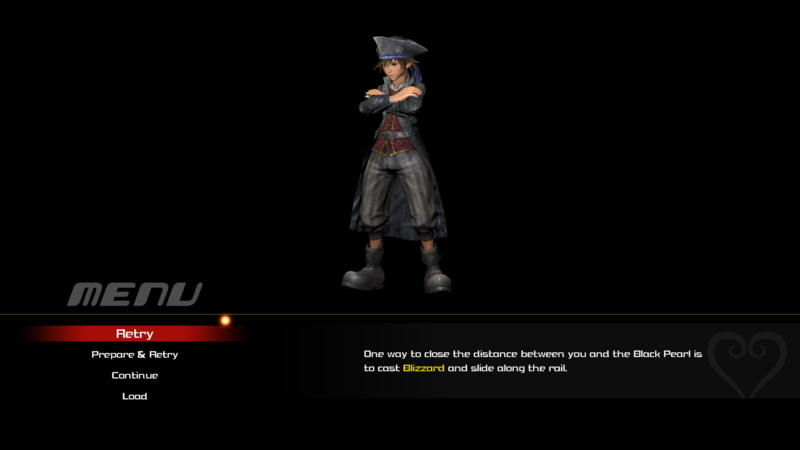Open the Load menu entry
The image size is (800, 450).
click(x=134, y=397)
